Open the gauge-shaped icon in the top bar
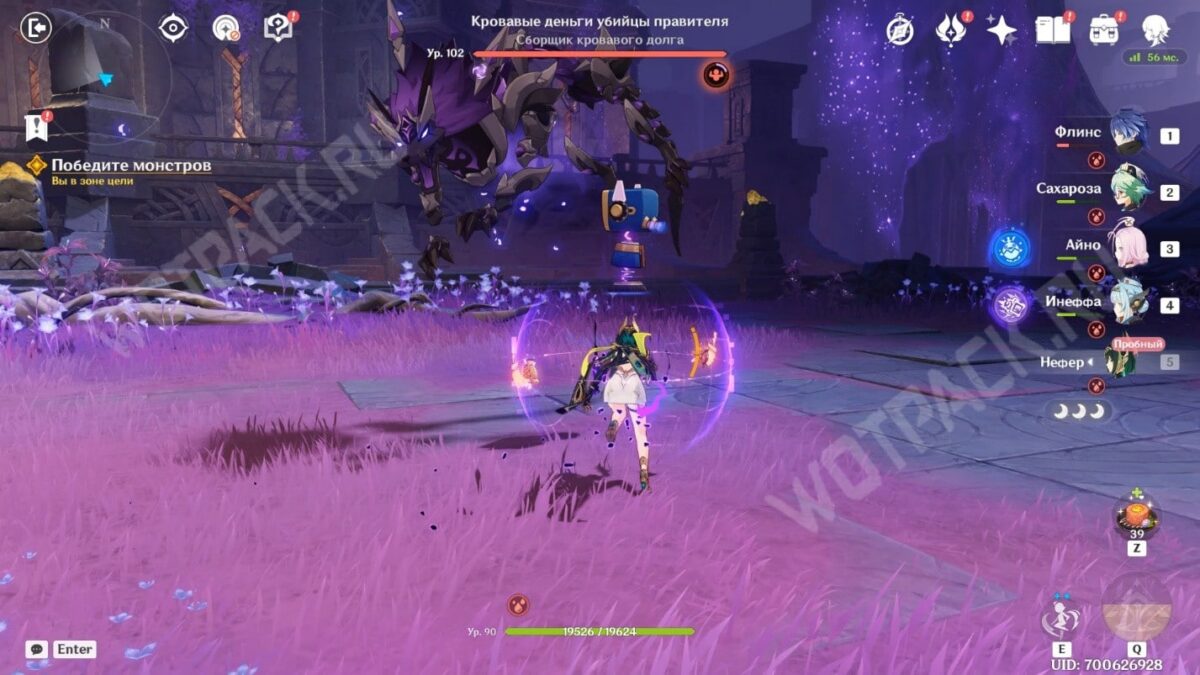 (226, 28)
